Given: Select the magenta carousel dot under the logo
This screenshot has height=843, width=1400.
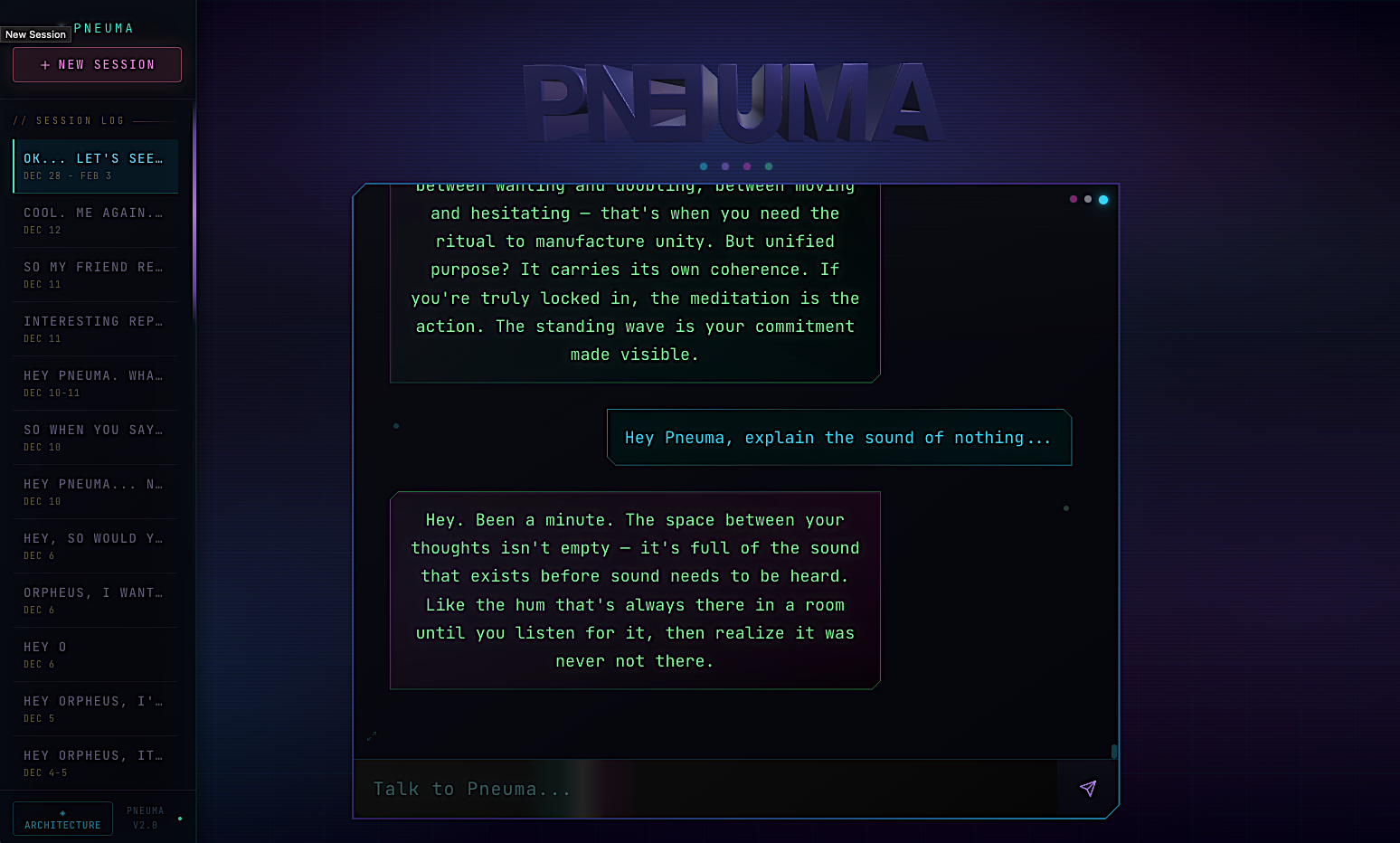Looking at the screenshot, I should click(747, 166).
